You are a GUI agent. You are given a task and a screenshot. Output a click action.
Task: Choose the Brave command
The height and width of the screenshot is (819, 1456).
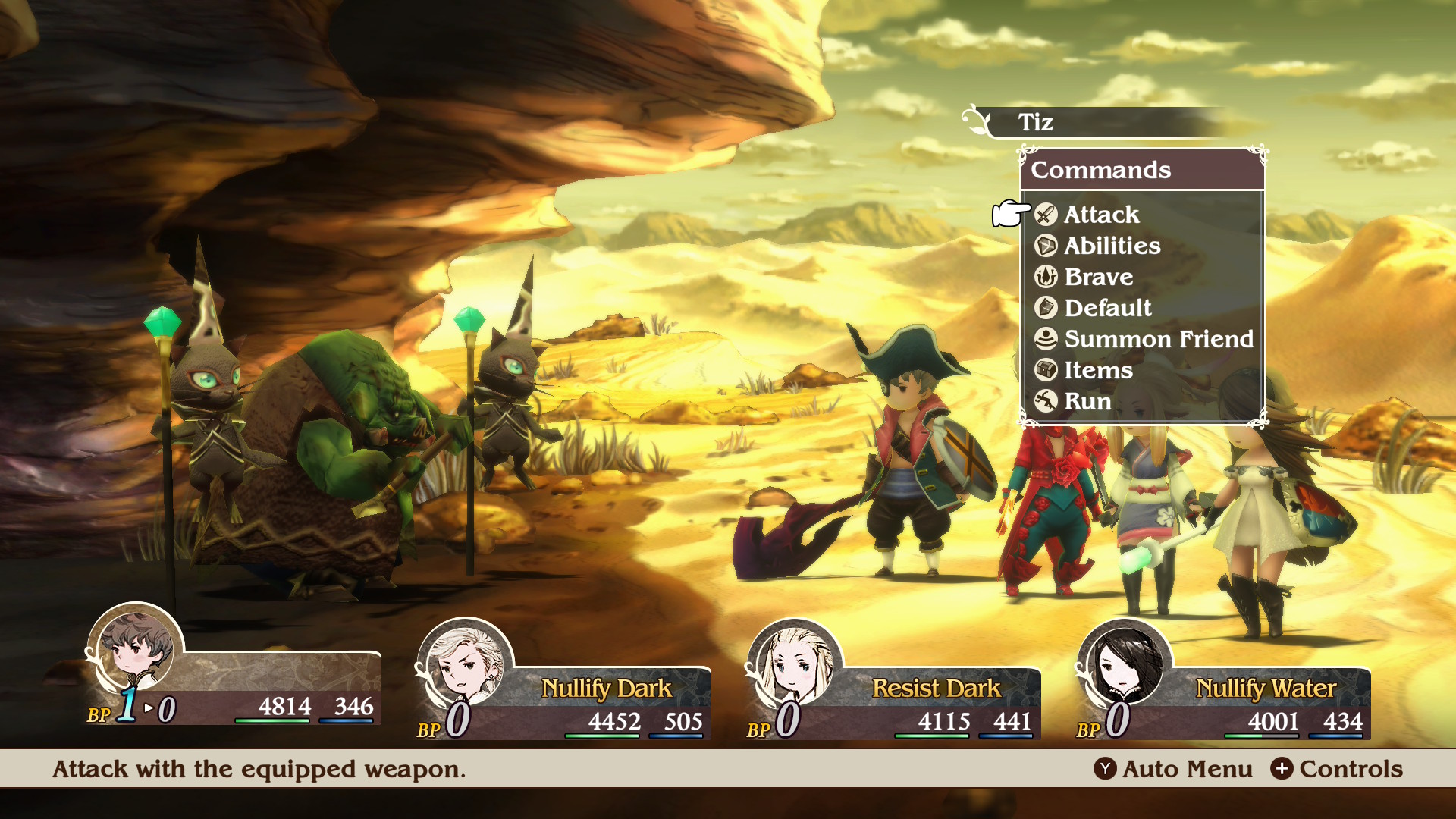click(1098, 277)
